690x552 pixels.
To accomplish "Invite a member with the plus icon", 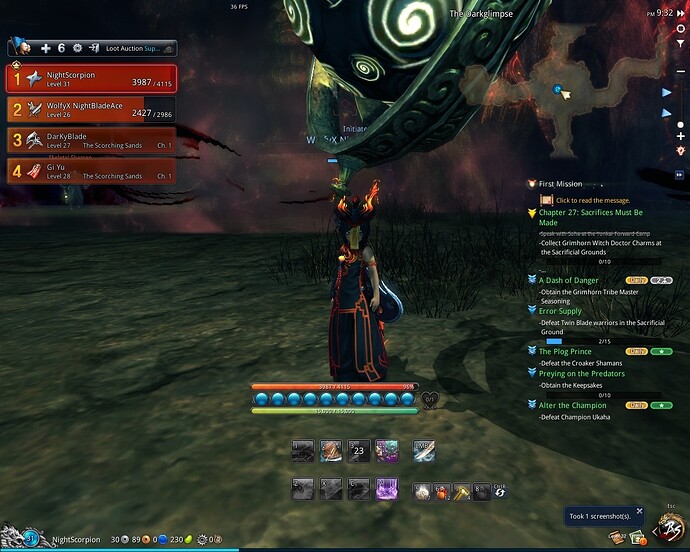I will point(45,48).
